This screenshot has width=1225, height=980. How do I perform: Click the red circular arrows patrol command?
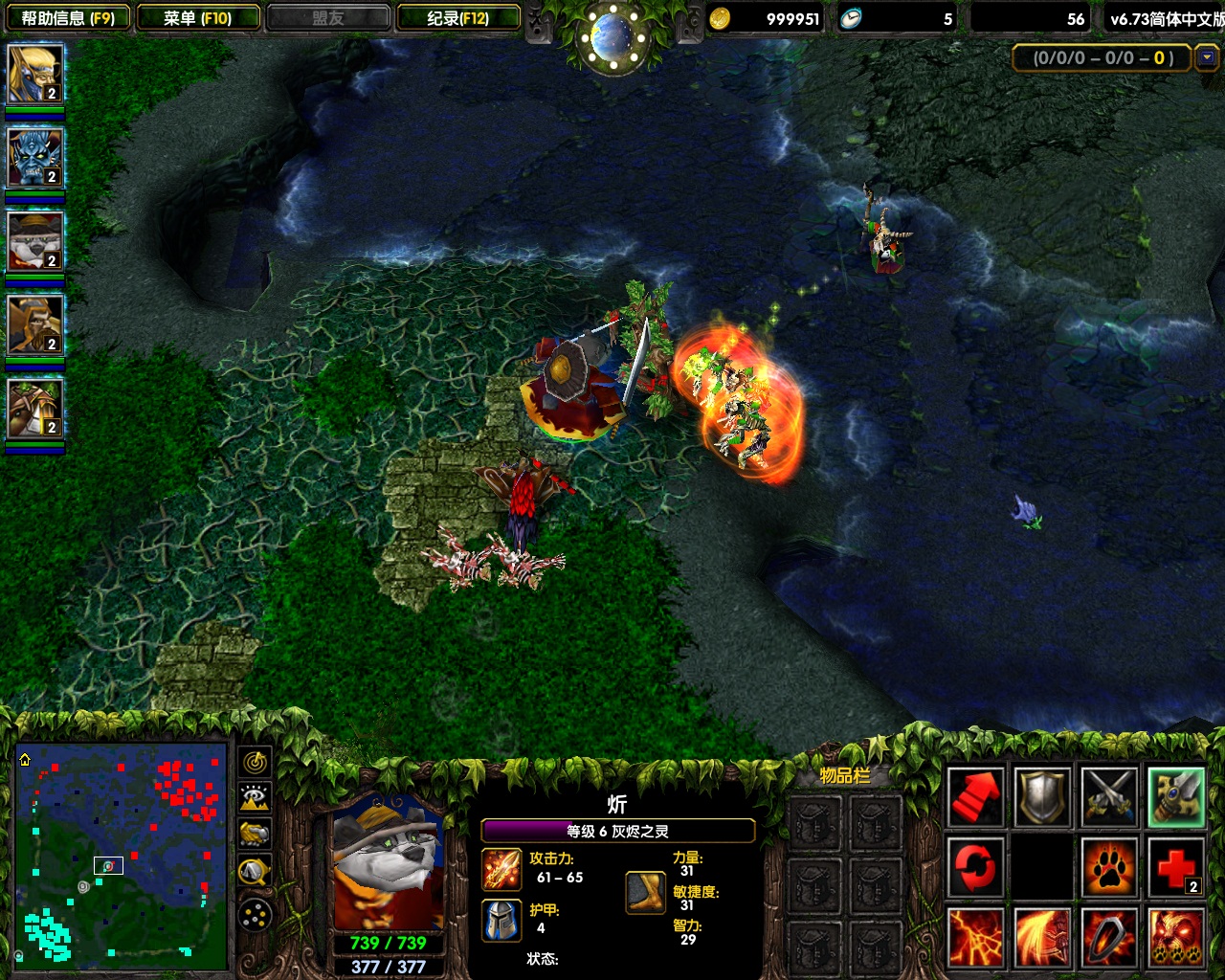pos(975,867)
